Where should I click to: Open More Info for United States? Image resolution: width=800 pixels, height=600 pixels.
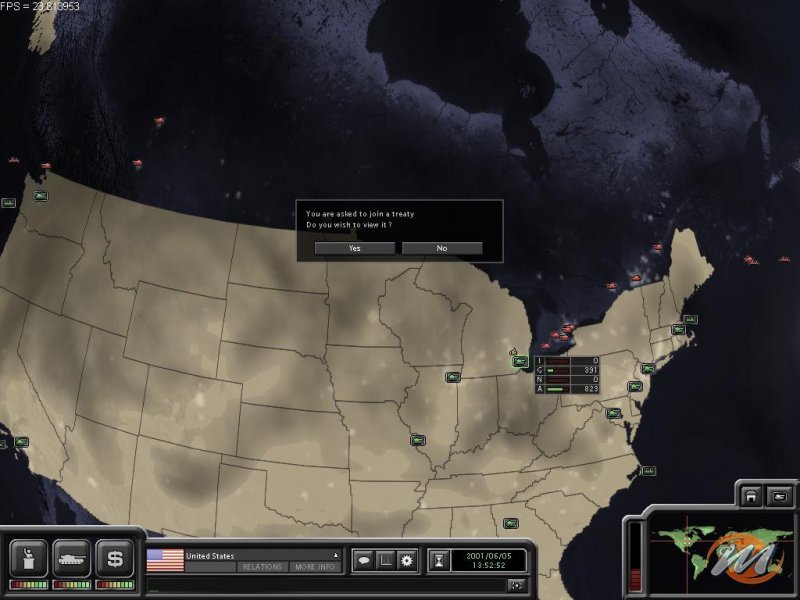point(315,567)
